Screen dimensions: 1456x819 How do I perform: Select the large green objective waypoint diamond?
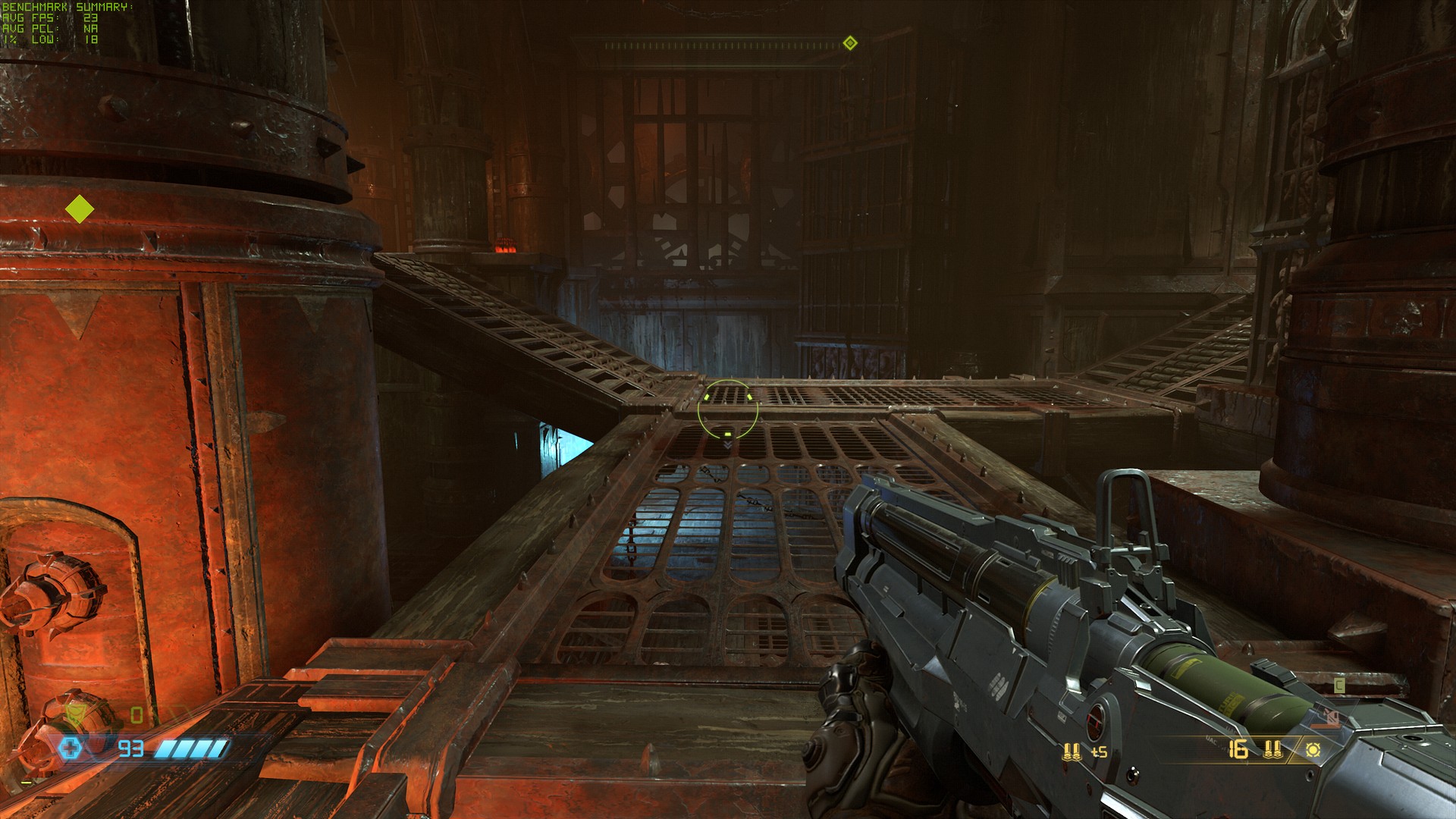click(x=80, y=209)
